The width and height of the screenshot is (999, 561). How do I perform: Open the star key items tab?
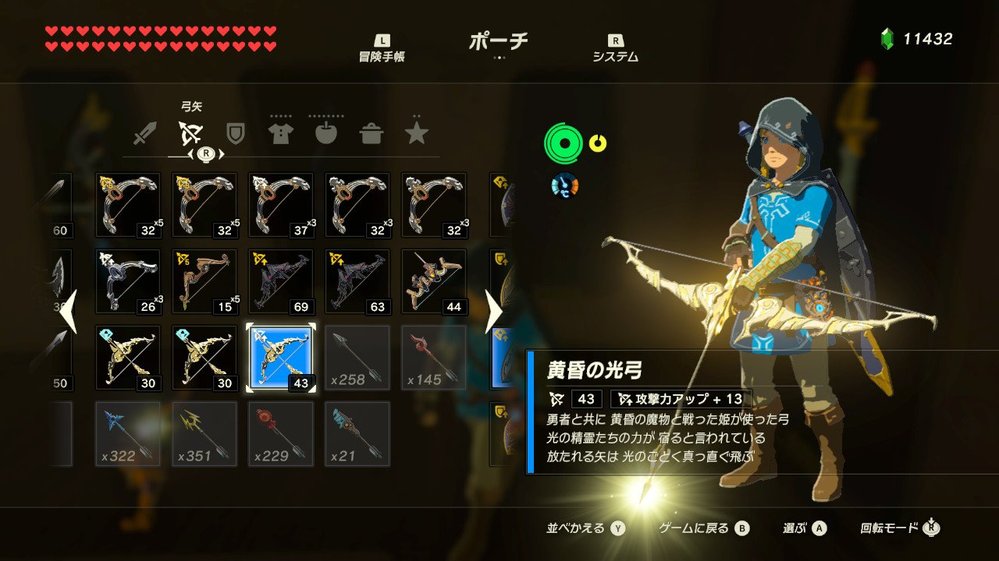click(417, 133)
